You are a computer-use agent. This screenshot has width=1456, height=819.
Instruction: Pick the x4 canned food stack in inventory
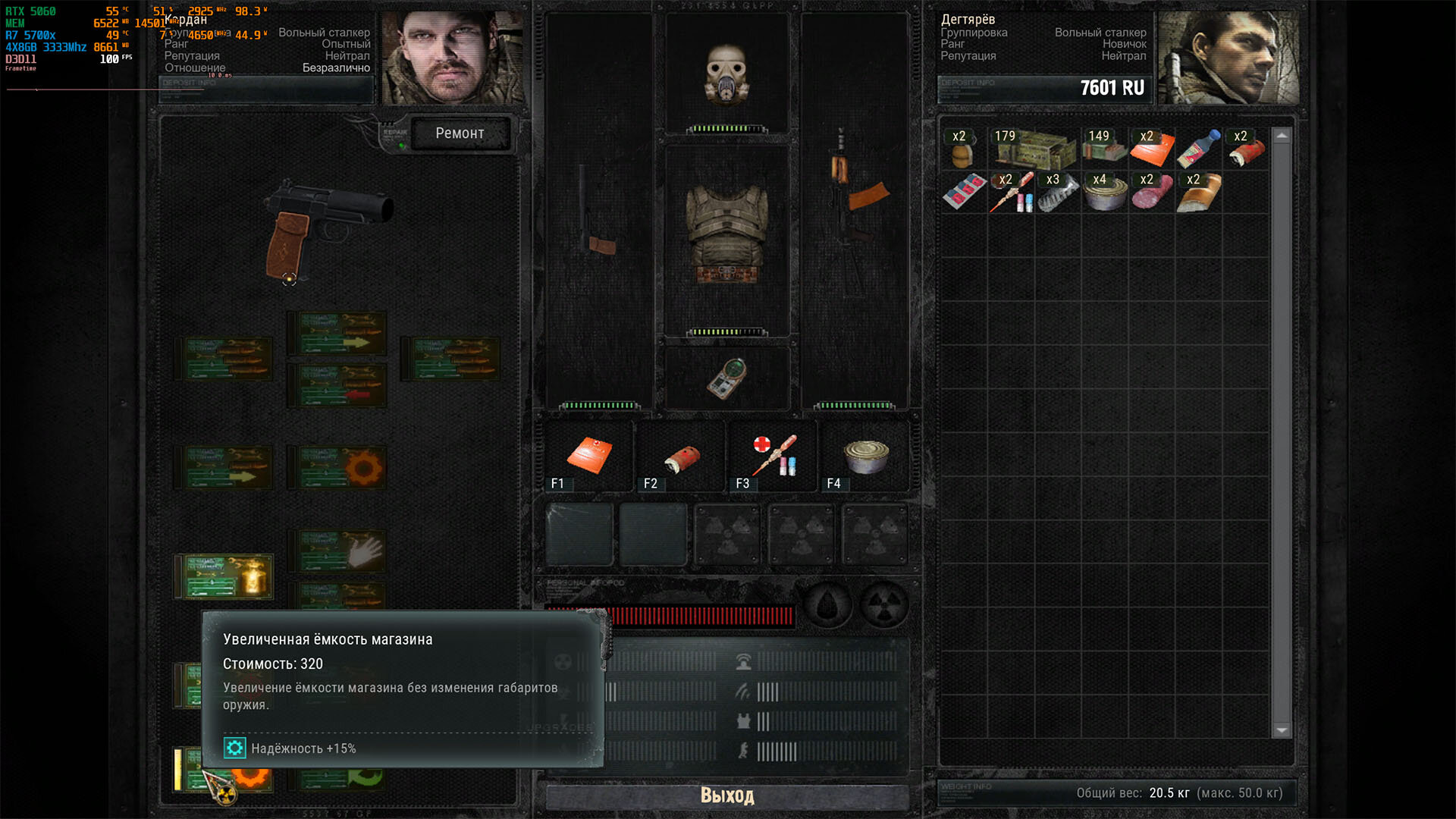1104,193
